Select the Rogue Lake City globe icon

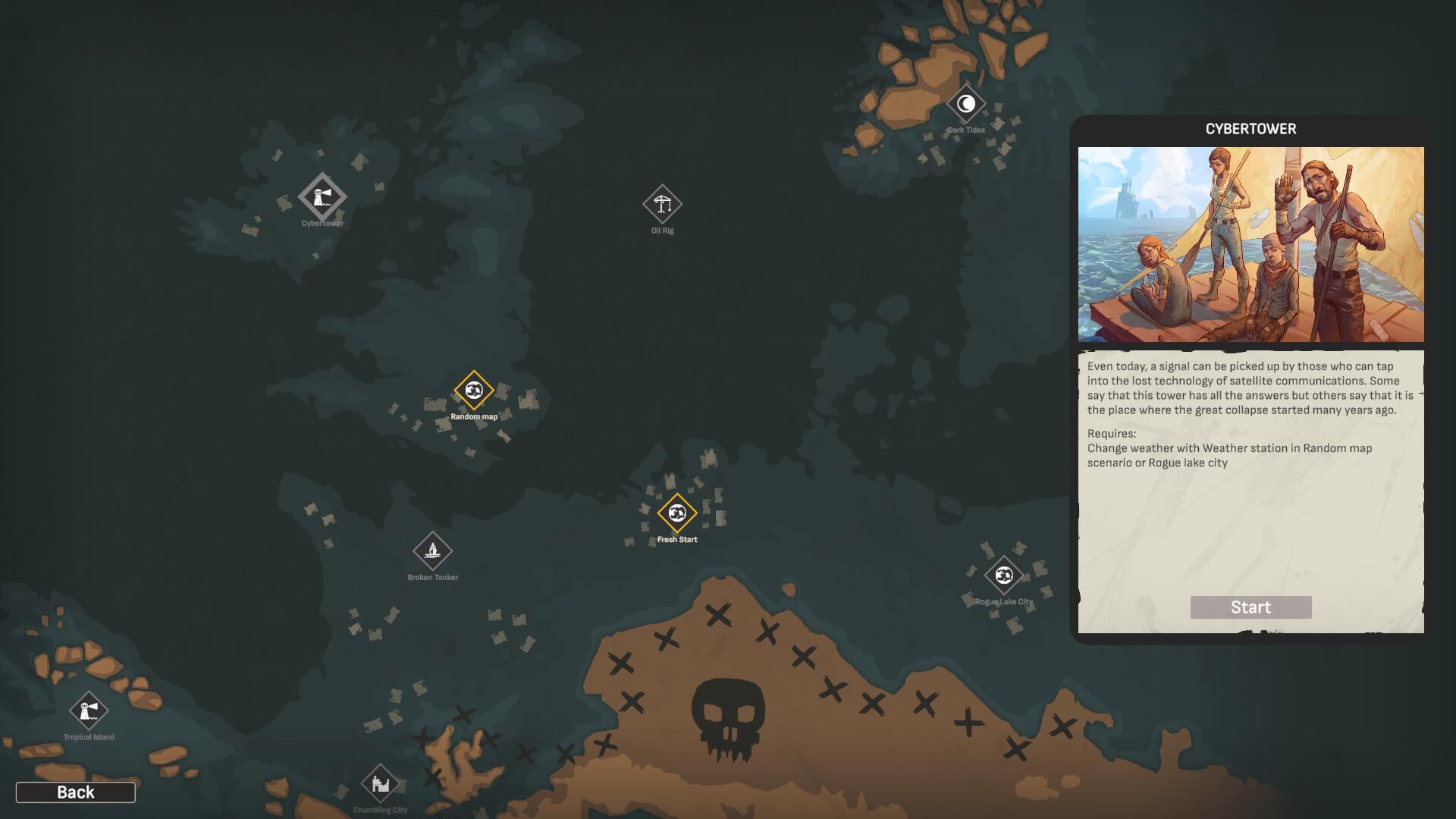1006,576
